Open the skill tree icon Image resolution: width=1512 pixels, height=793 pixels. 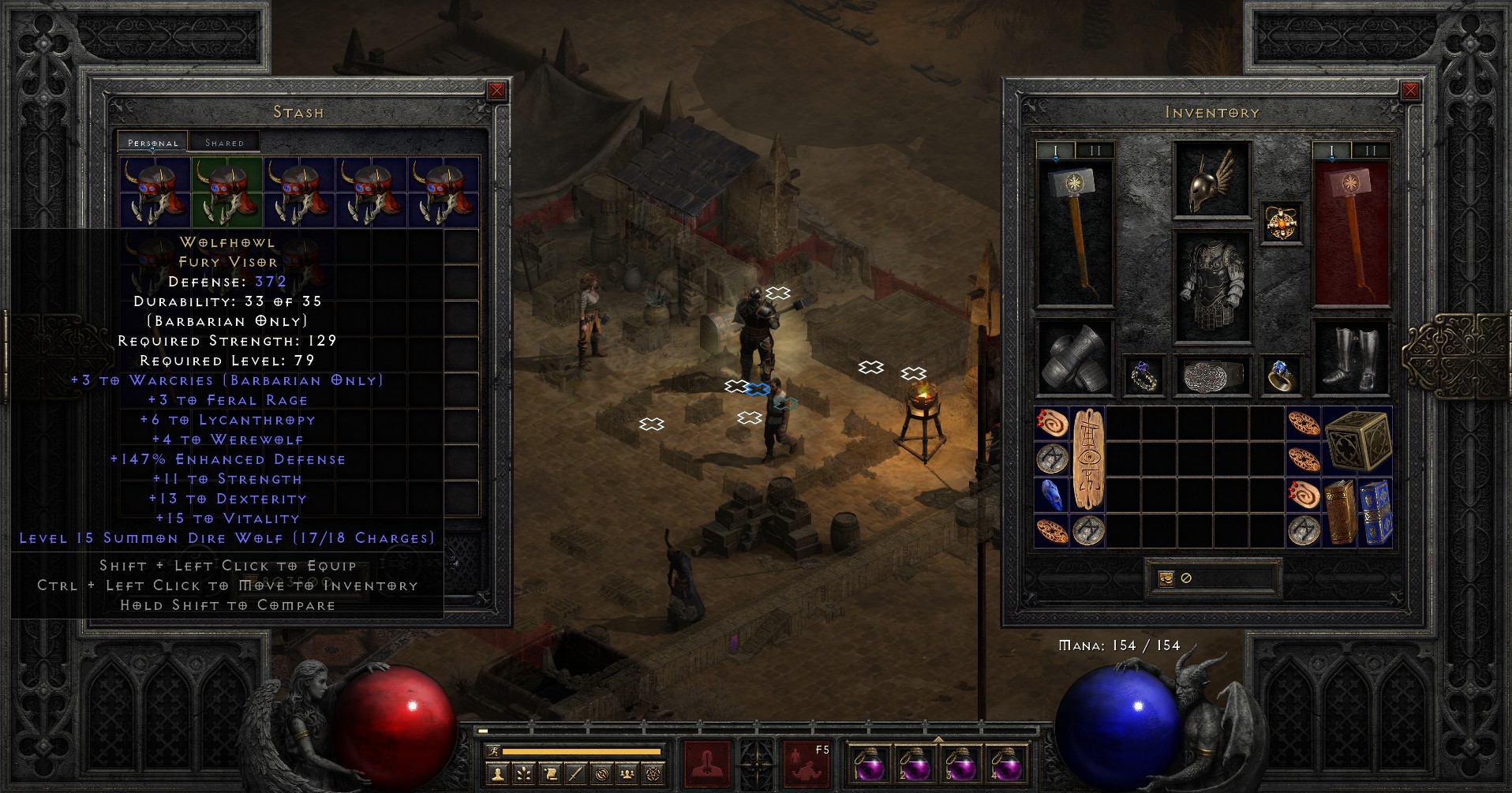point(523,772)
